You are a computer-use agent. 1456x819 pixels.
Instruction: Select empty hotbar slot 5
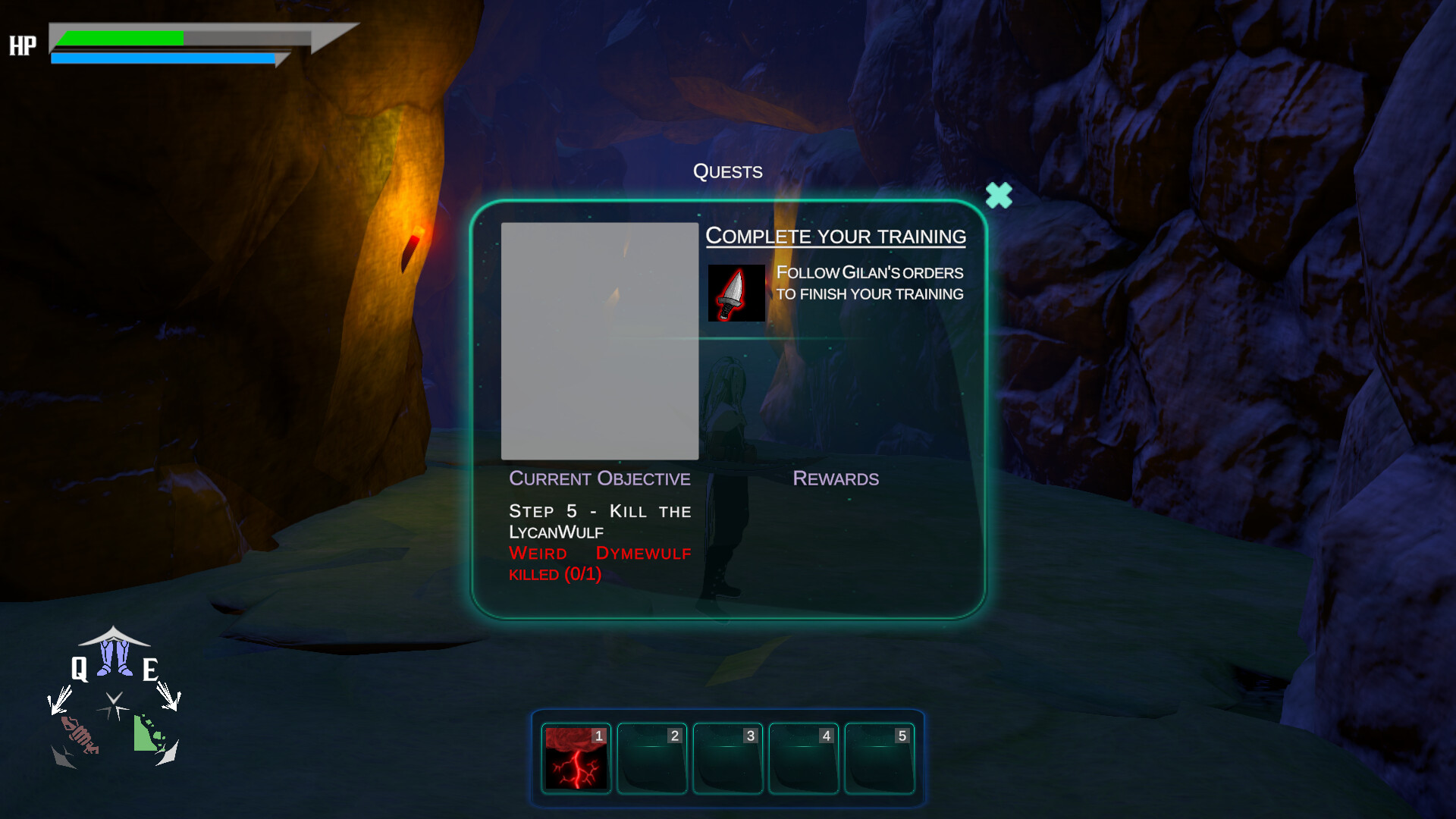[880, 758]
